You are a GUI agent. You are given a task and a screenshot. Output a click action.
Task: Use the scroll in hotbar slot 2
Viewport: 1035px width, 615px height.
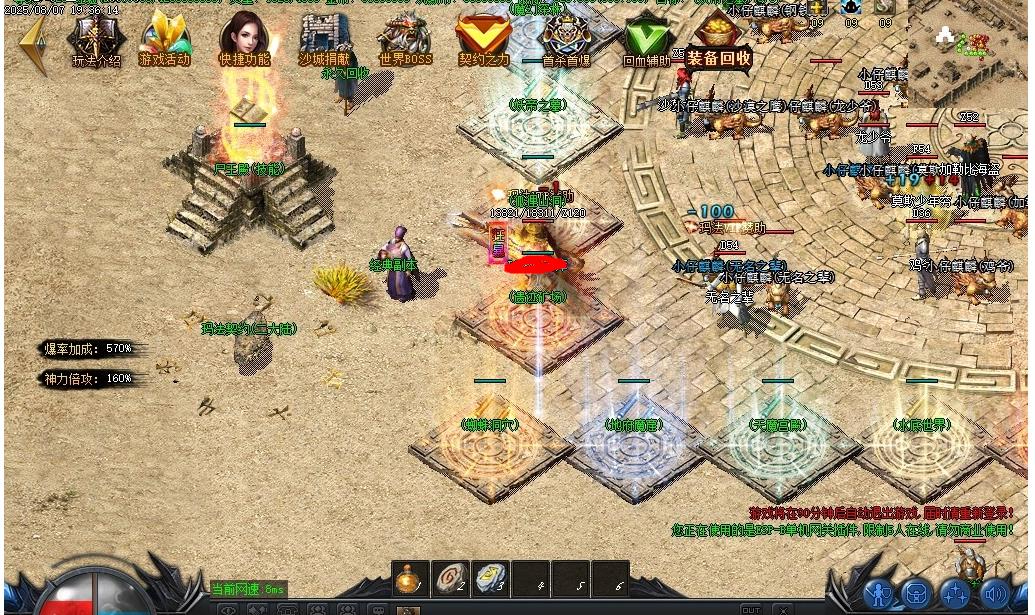[449, 579]
